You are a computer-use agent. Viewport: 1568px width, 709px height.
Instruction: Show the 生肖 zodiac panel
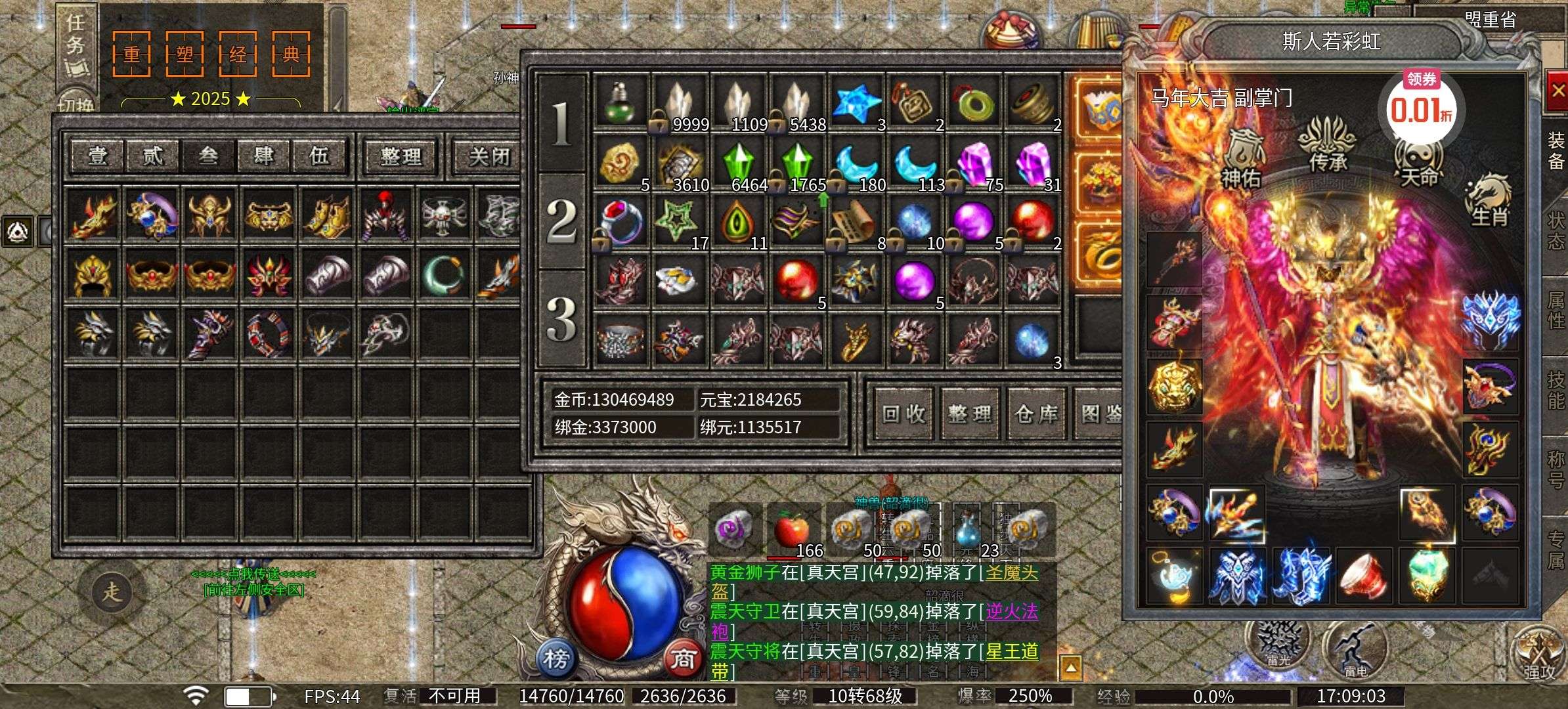click(x=1489, y=200)
